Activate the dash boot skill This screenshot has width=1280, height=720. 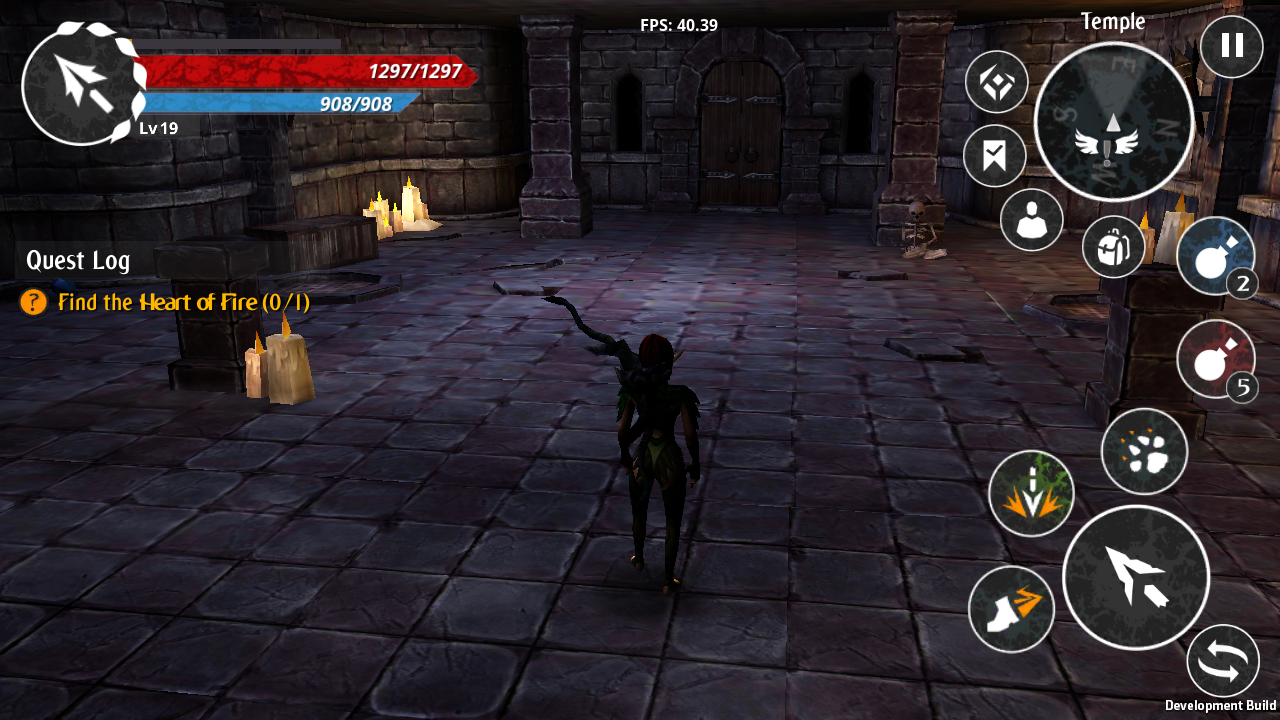1011,608
